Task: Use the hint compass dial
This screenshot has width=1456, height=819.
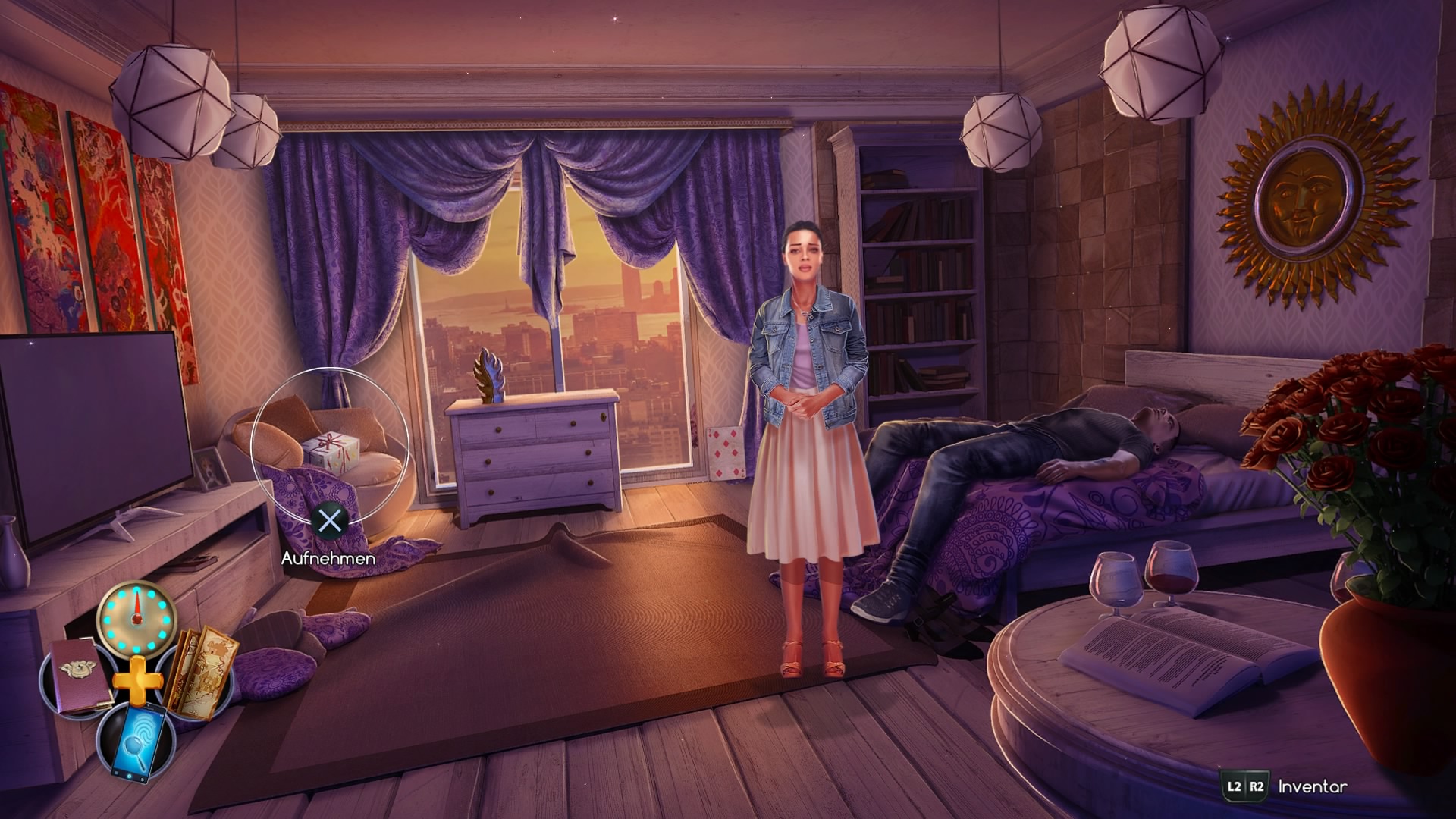Action: click(x=136, y=618)
